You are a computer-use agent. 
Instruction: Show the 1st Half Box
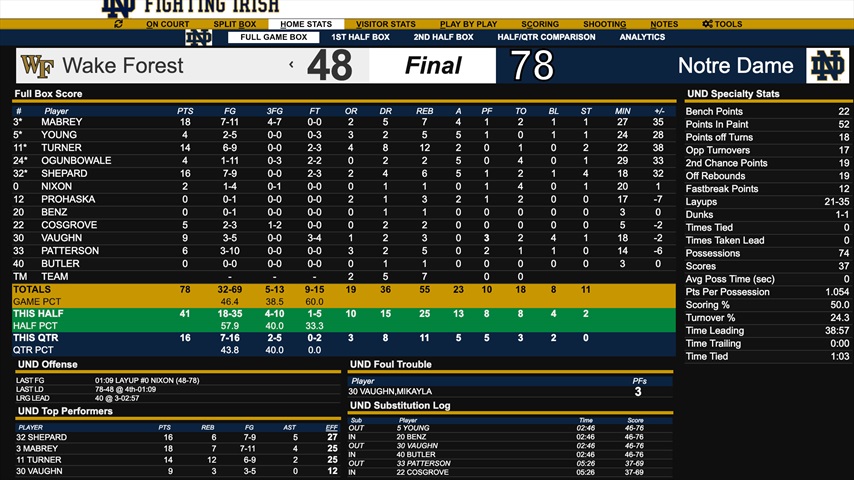point(360,38)
